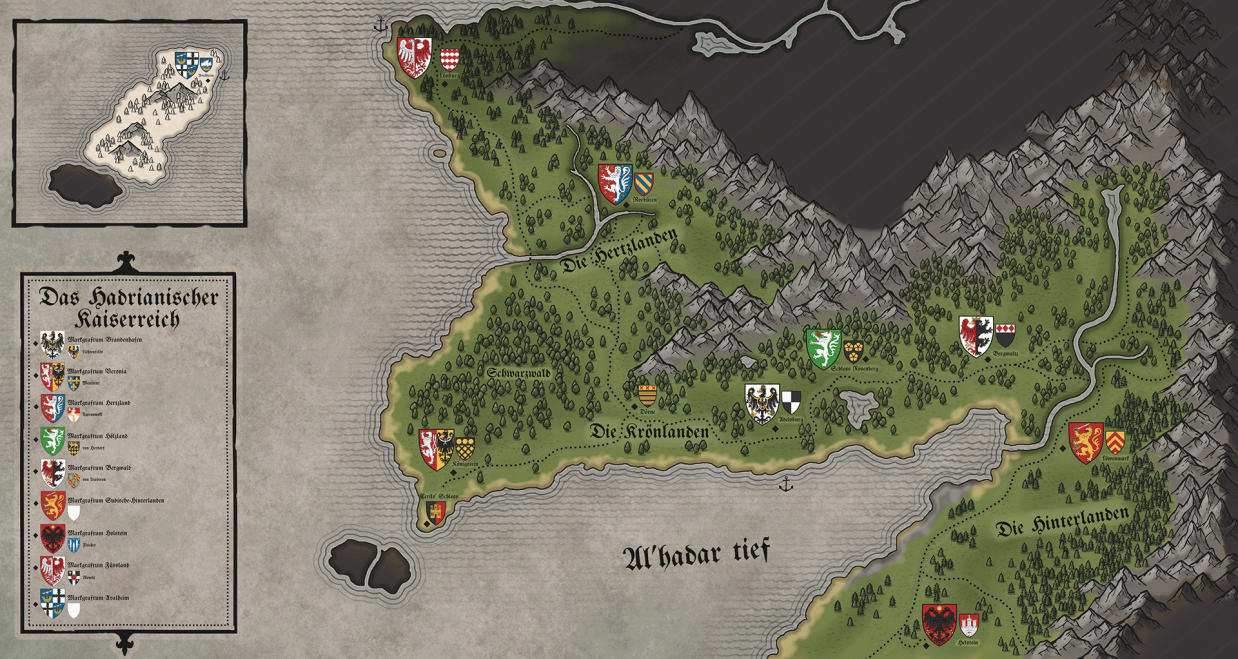Open the island inset map
1238x659 pixels.
(129, 122)
